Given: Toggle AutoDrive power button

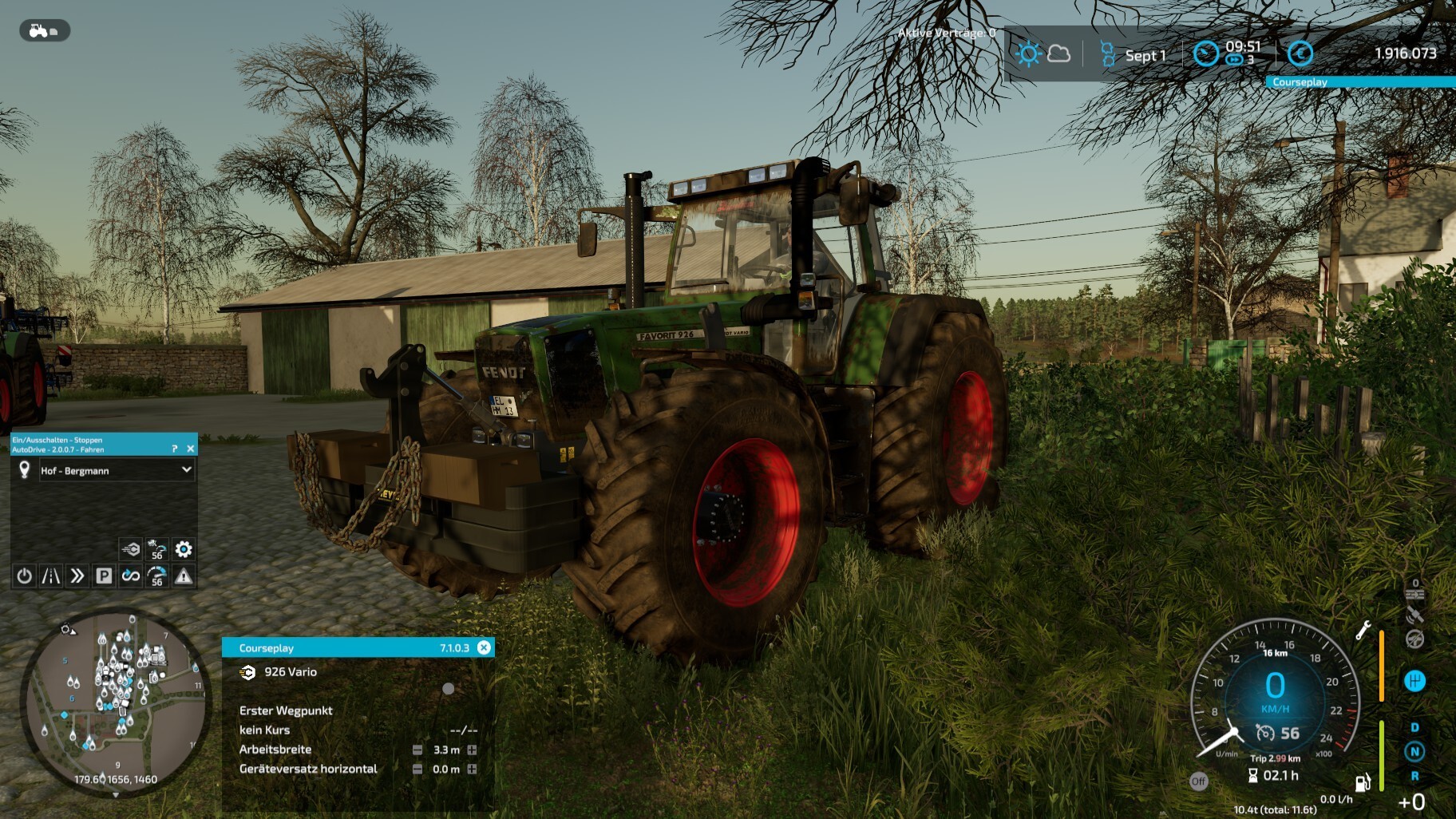Looking at the screenshot, I should (x=25, y=576).
